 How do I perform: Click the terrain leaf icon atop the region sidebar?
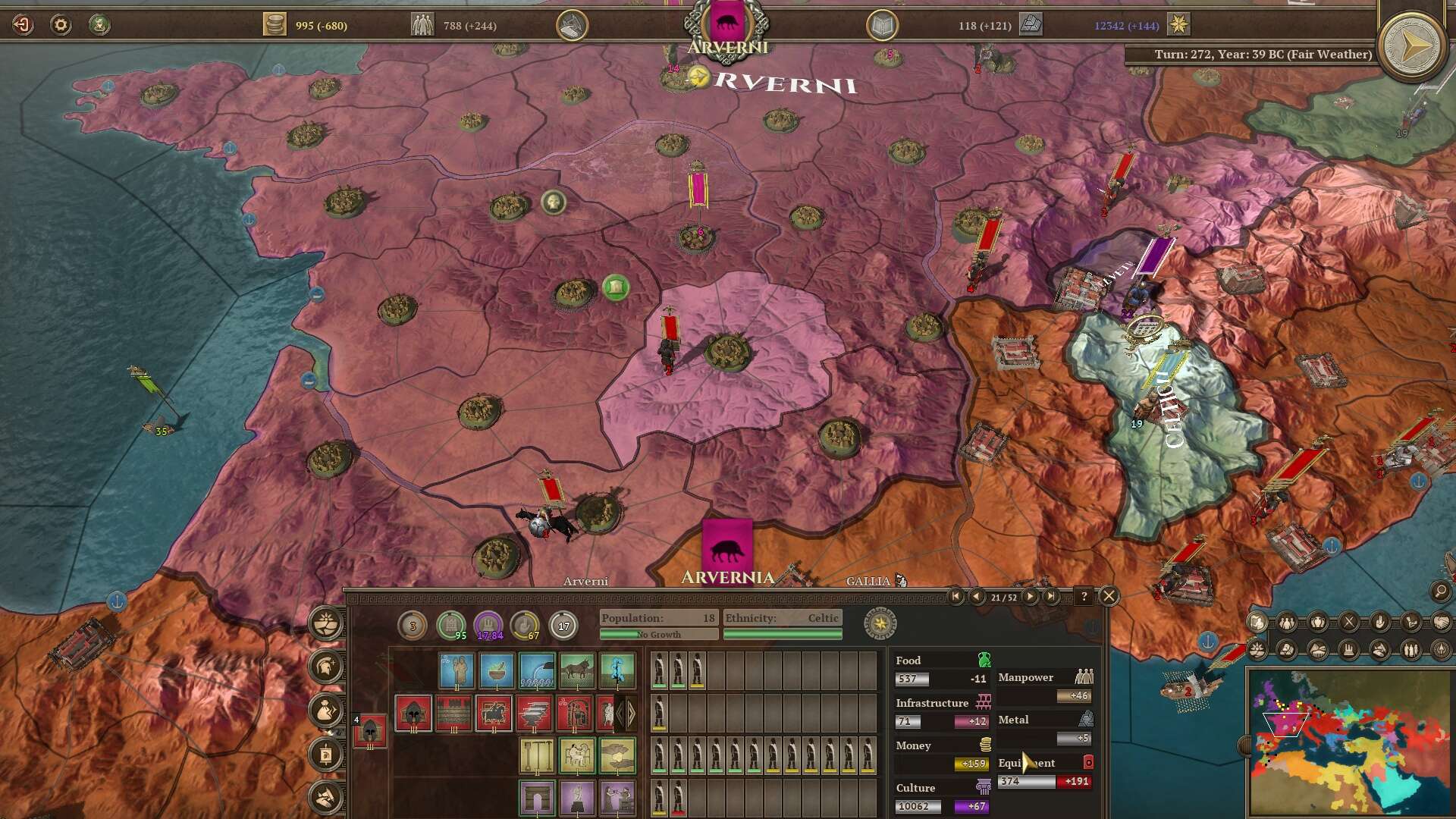pyautogui.click(x=325, y=624)
